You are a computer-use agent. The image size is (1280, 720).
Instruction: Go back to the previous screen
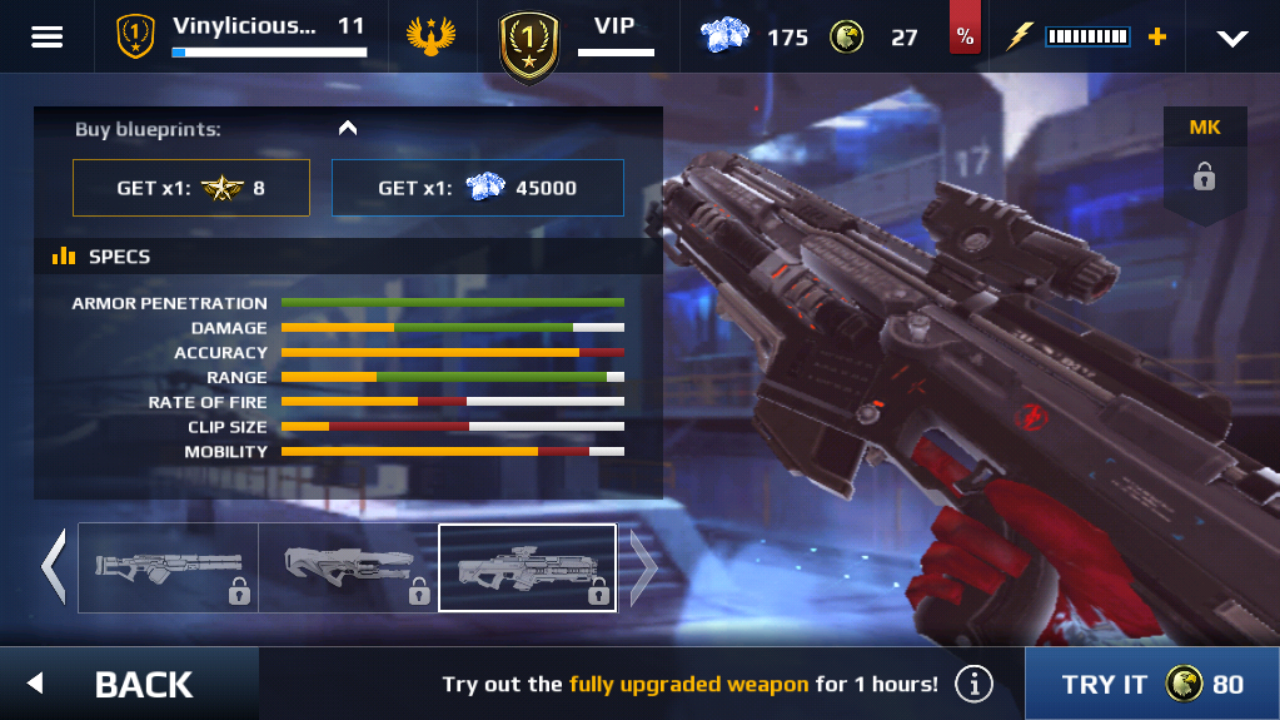[128, 684]
